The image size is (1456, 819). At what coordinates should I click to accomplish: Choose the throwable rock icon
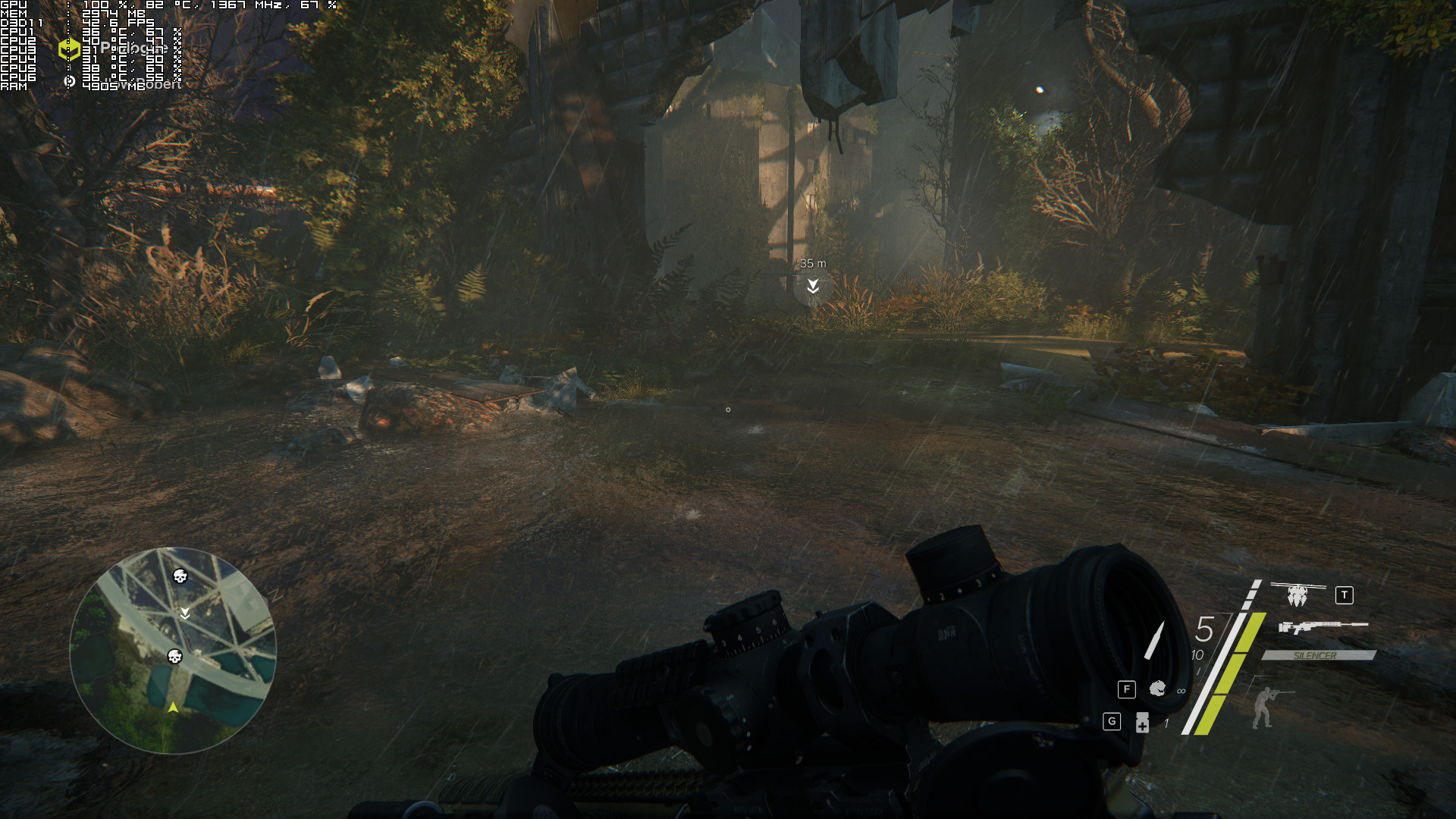1157,689
